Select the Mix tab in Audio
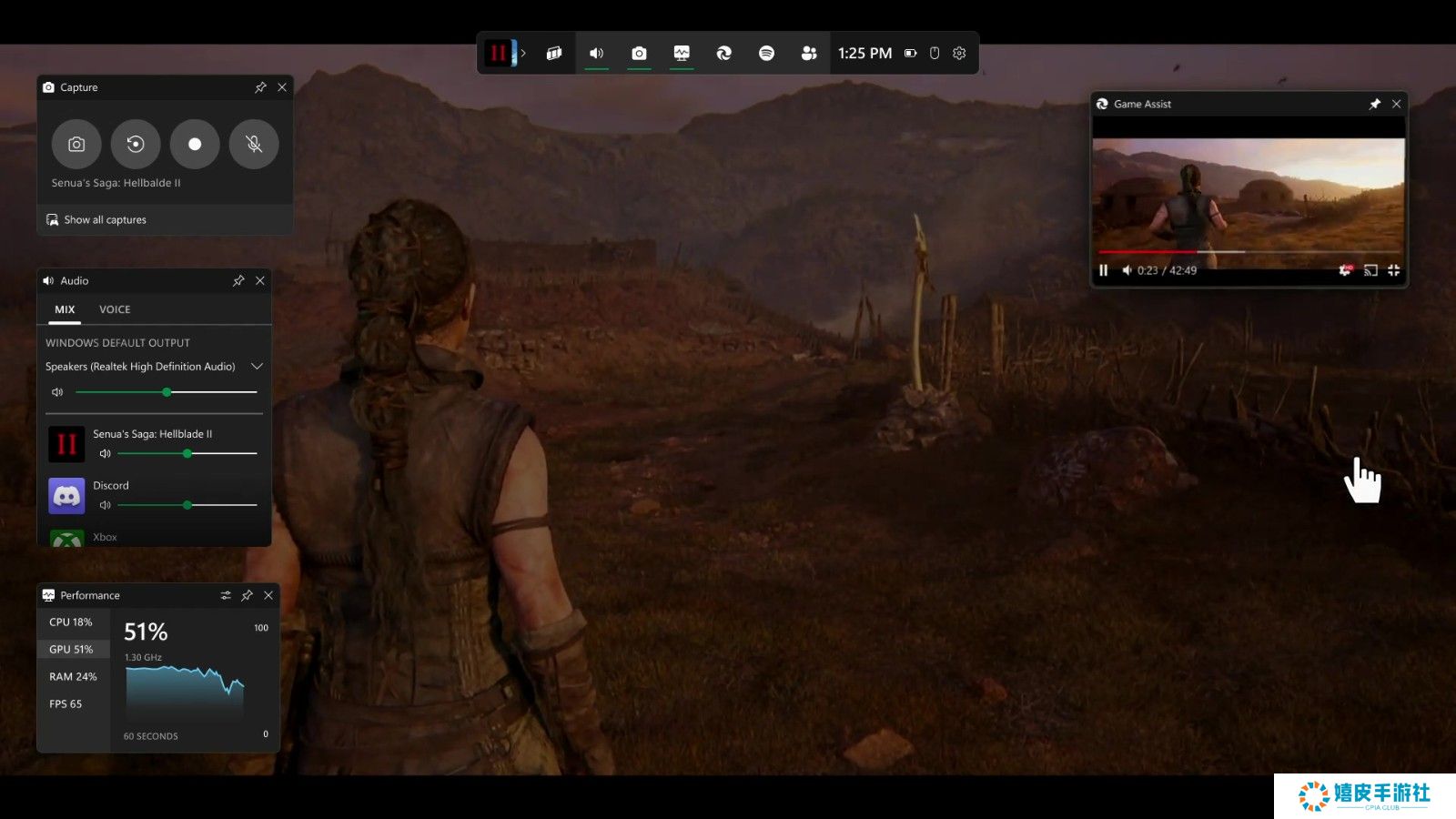This screenshot has height=819, width=1456. pos(65,309)
